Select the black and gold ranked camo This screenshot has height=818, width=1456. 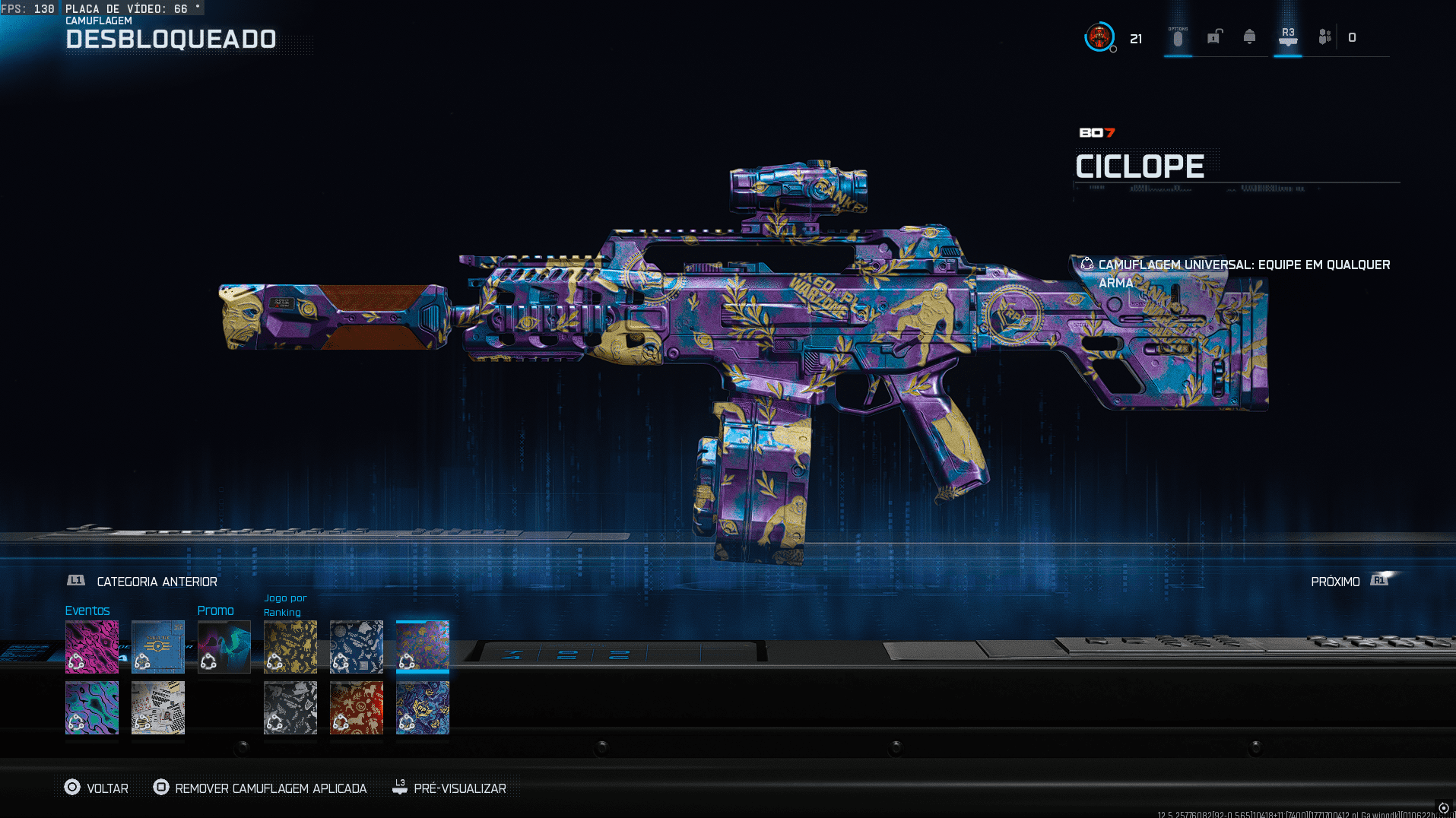tap(290, 647)
